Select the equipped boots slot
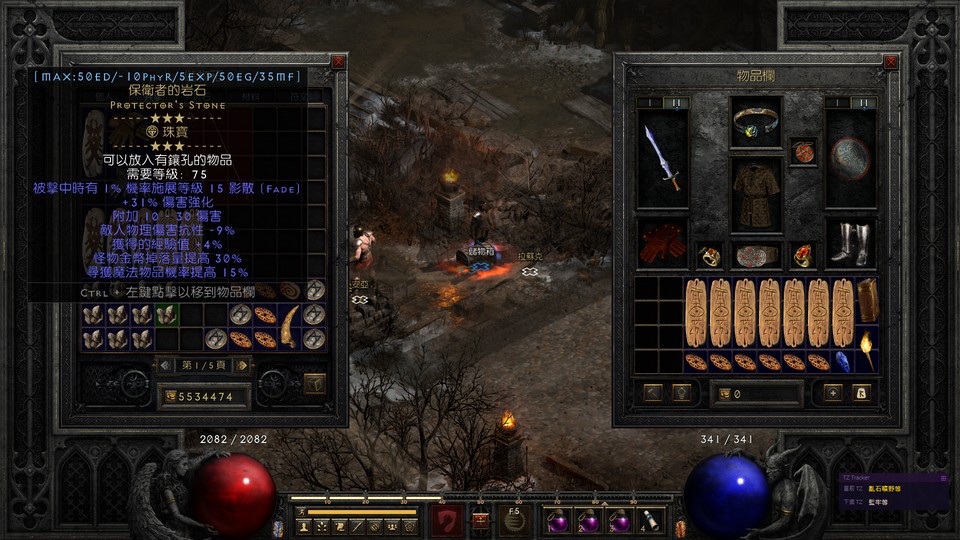Screen dimensions: 960x540 tap(850, 243)
